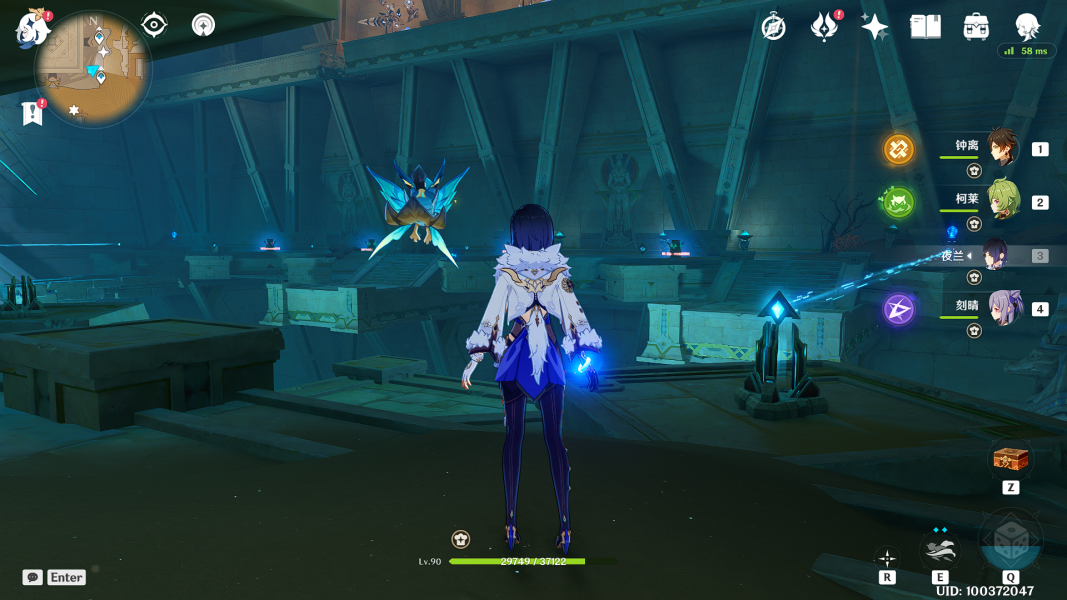Image resolution: width=1067 pixels, height=600 pixels.
Task: Activate the four-point star aim icon
Action: 887,558
